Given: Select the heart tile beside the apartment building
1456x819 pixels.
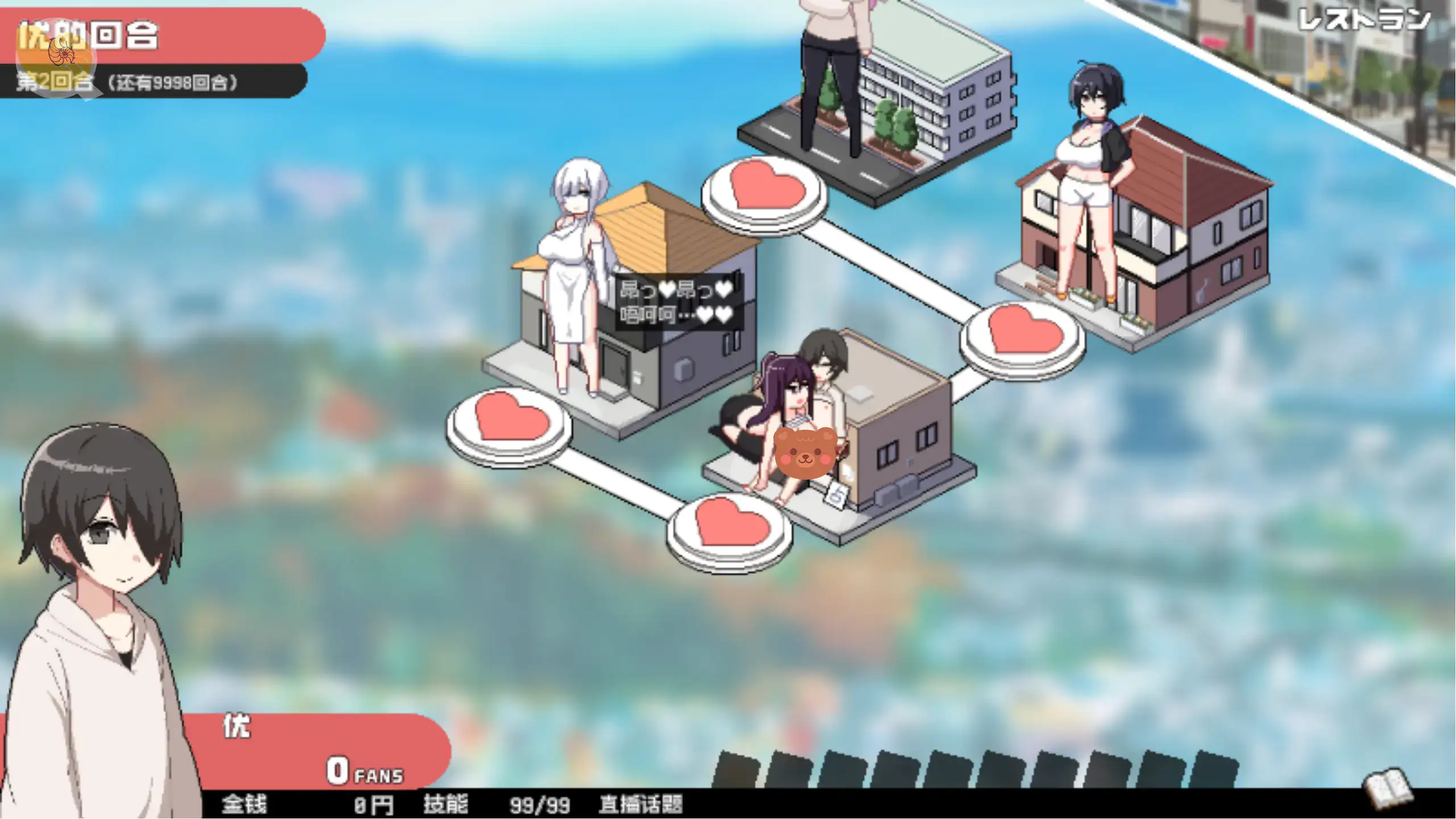Looking at the screenshot, I should [766, 189].
